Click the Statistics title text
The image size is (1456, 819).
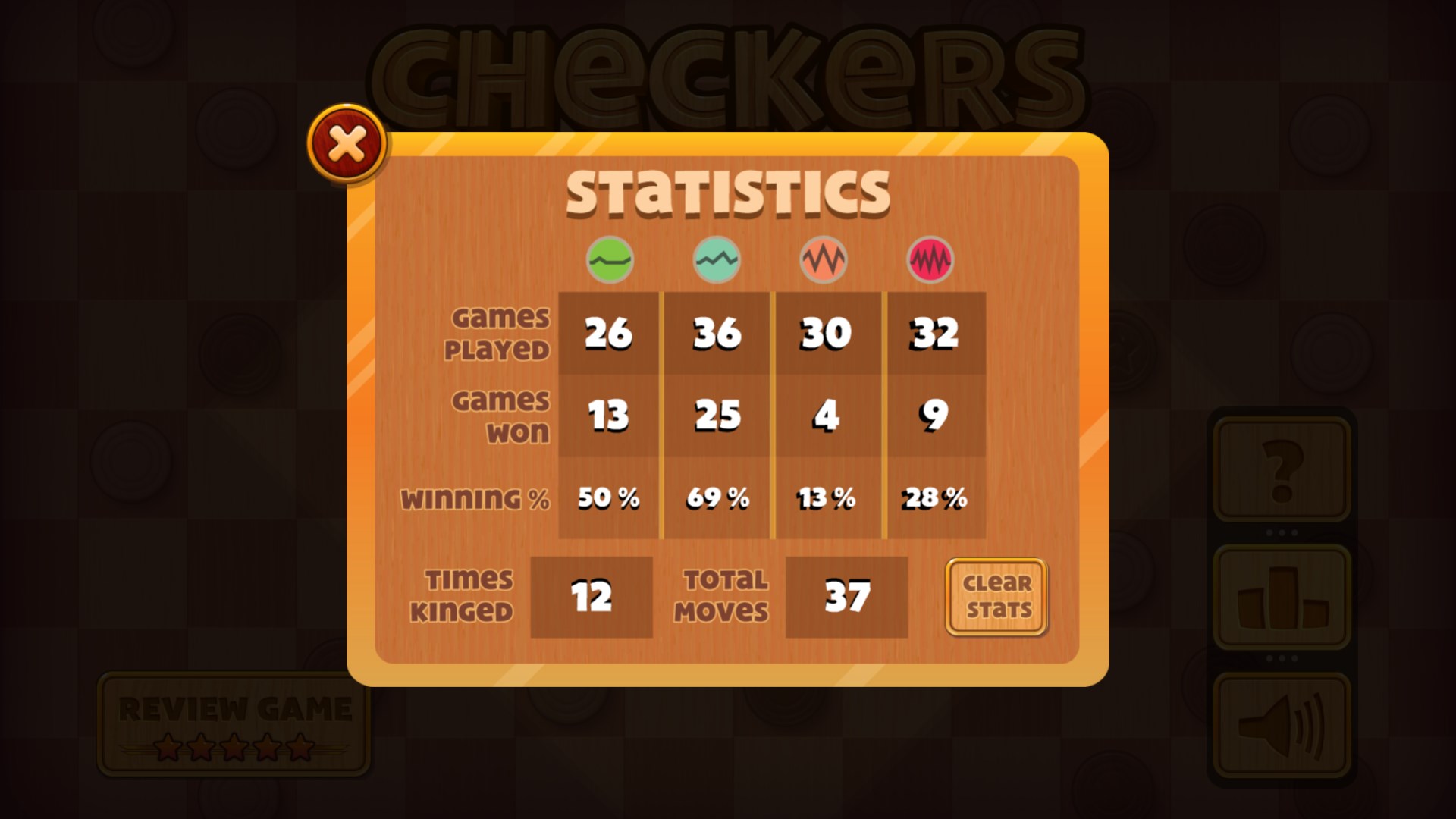pyautogui.click(x=730, y=192)
